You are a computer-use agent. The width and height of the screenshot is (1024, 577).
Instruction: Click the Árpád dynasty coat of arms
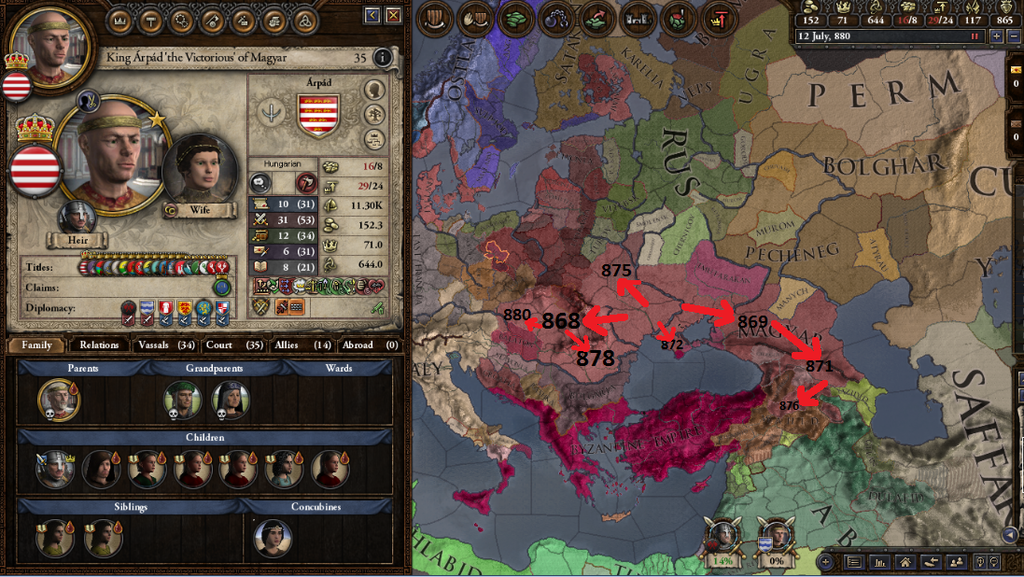pyautogui.click(x=318, y=115)
